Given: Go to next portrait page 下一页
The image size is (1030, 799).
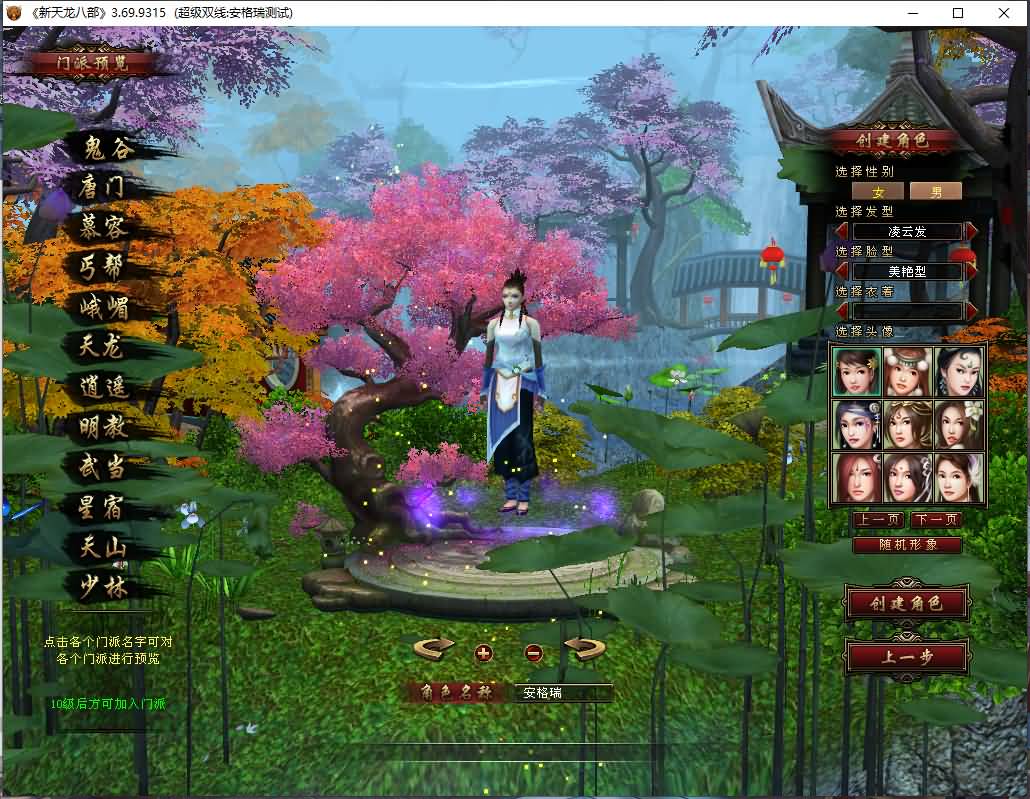Looking at the screenshot, I should [936, 520].
